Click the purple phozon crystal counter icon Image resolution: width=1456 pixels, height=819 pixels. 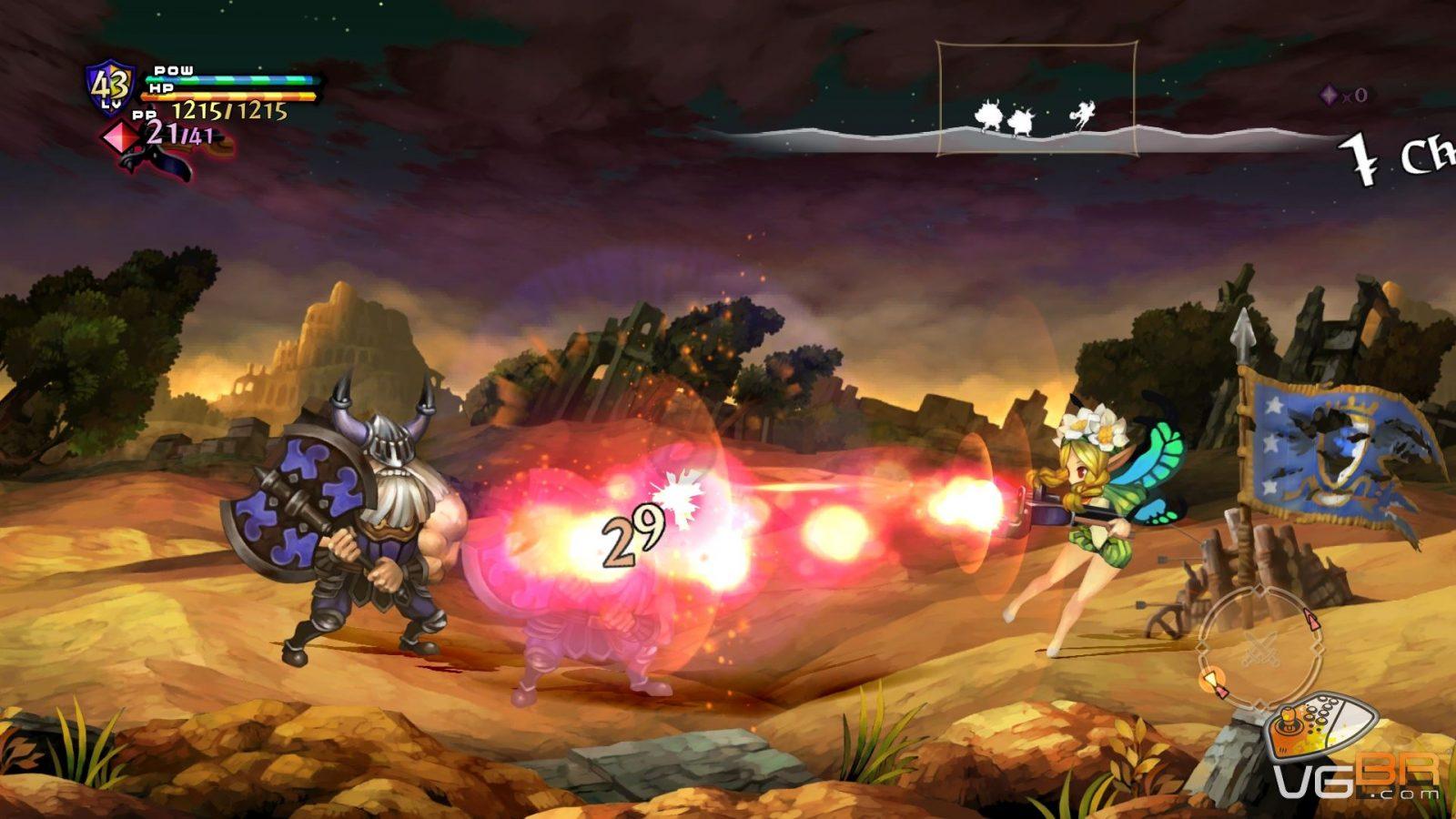(x=1330, y=95)
